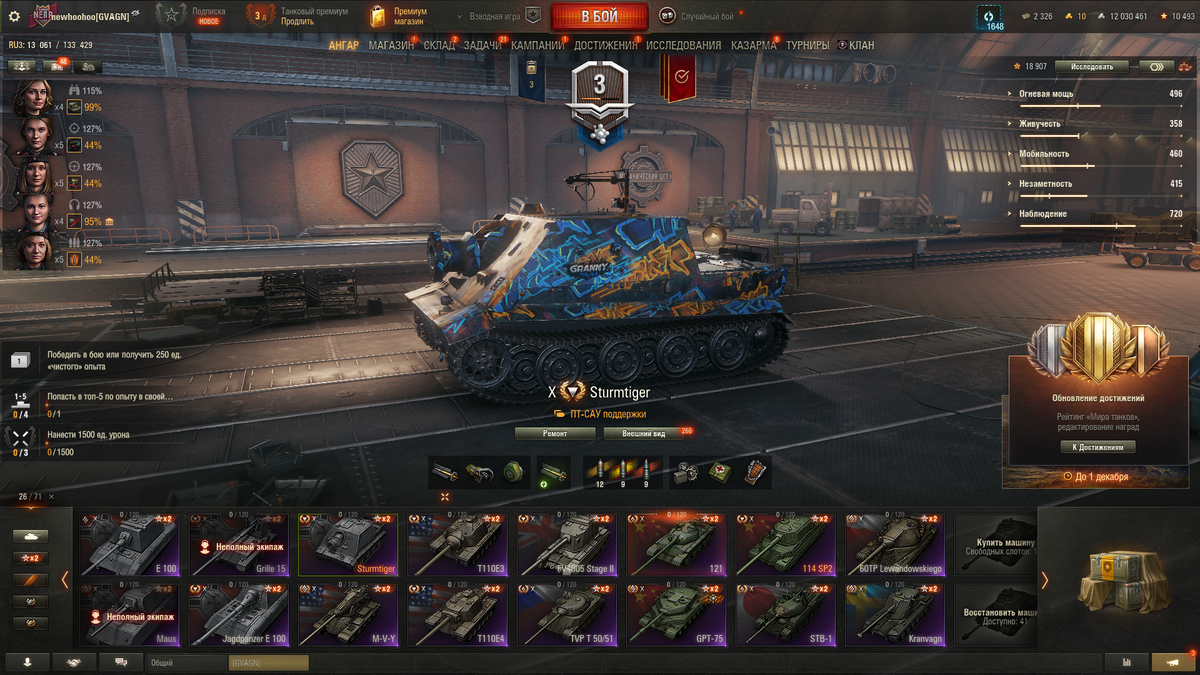Screen dimensions: 1200x675
Task: Start battle with the В БОЙ button
Action: 599,16
